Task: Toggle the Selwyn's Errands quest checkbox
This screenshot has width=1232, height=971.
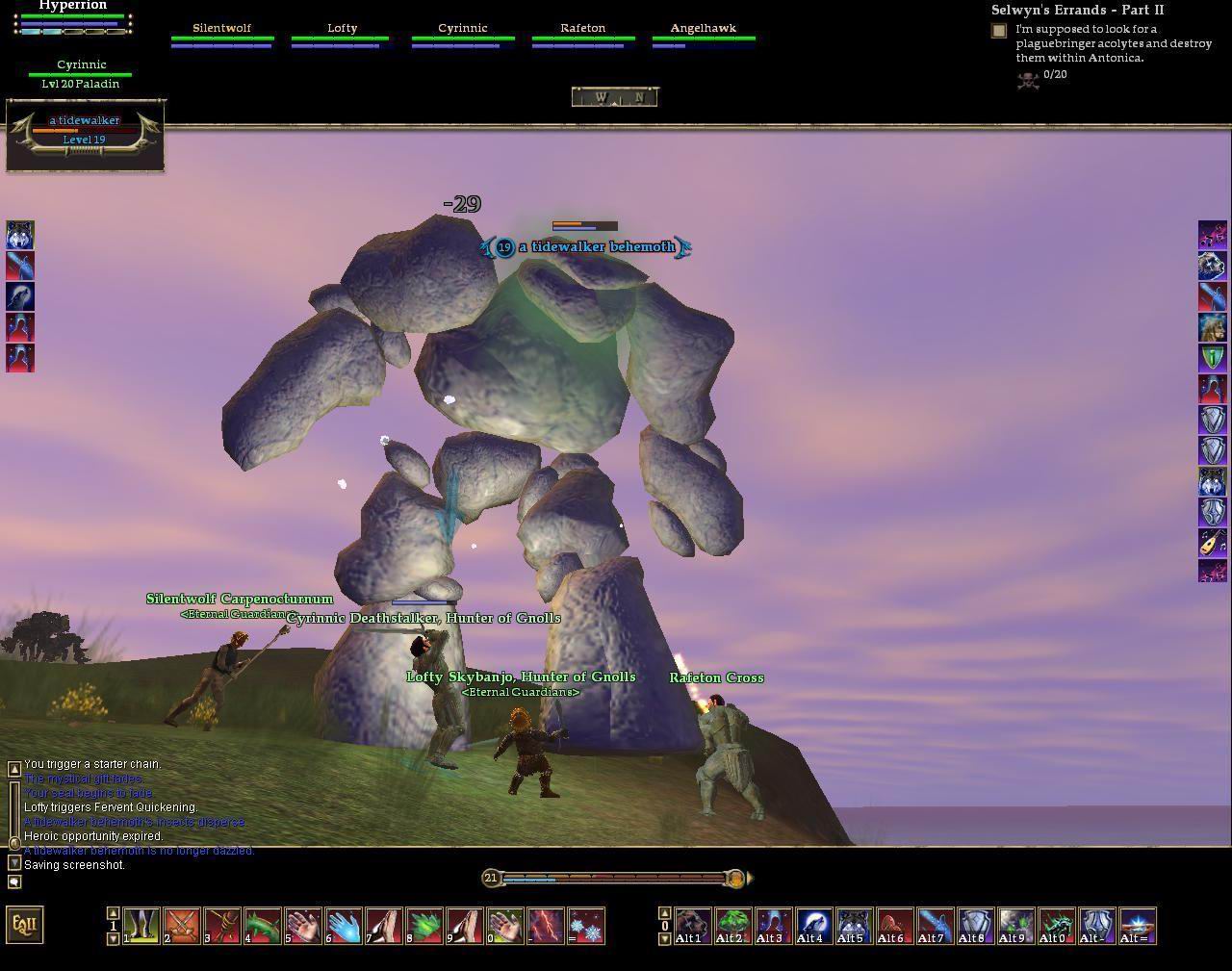Action: pos(999,31)
